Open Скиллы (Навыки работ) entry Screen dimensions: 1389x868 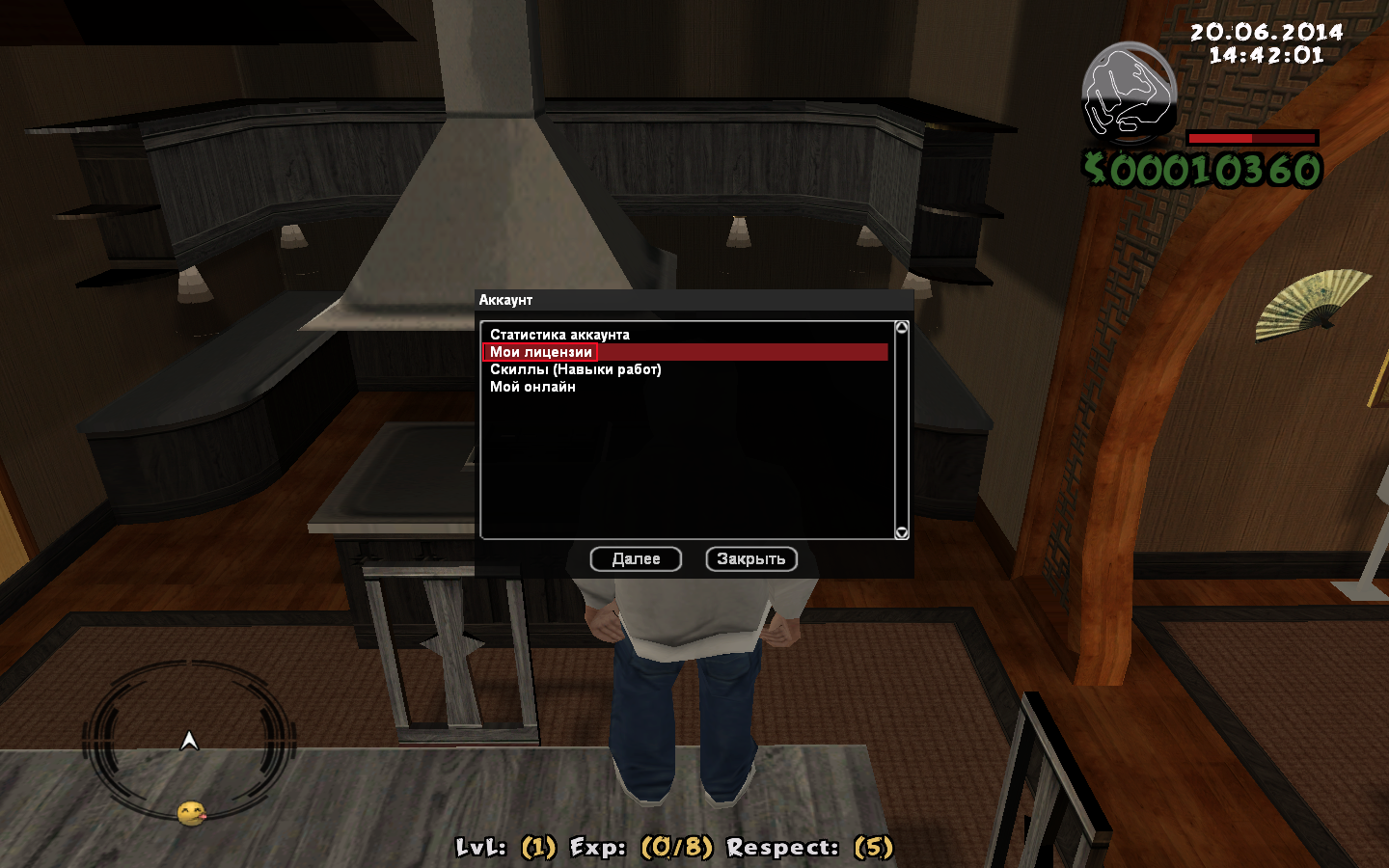(575, 369)
